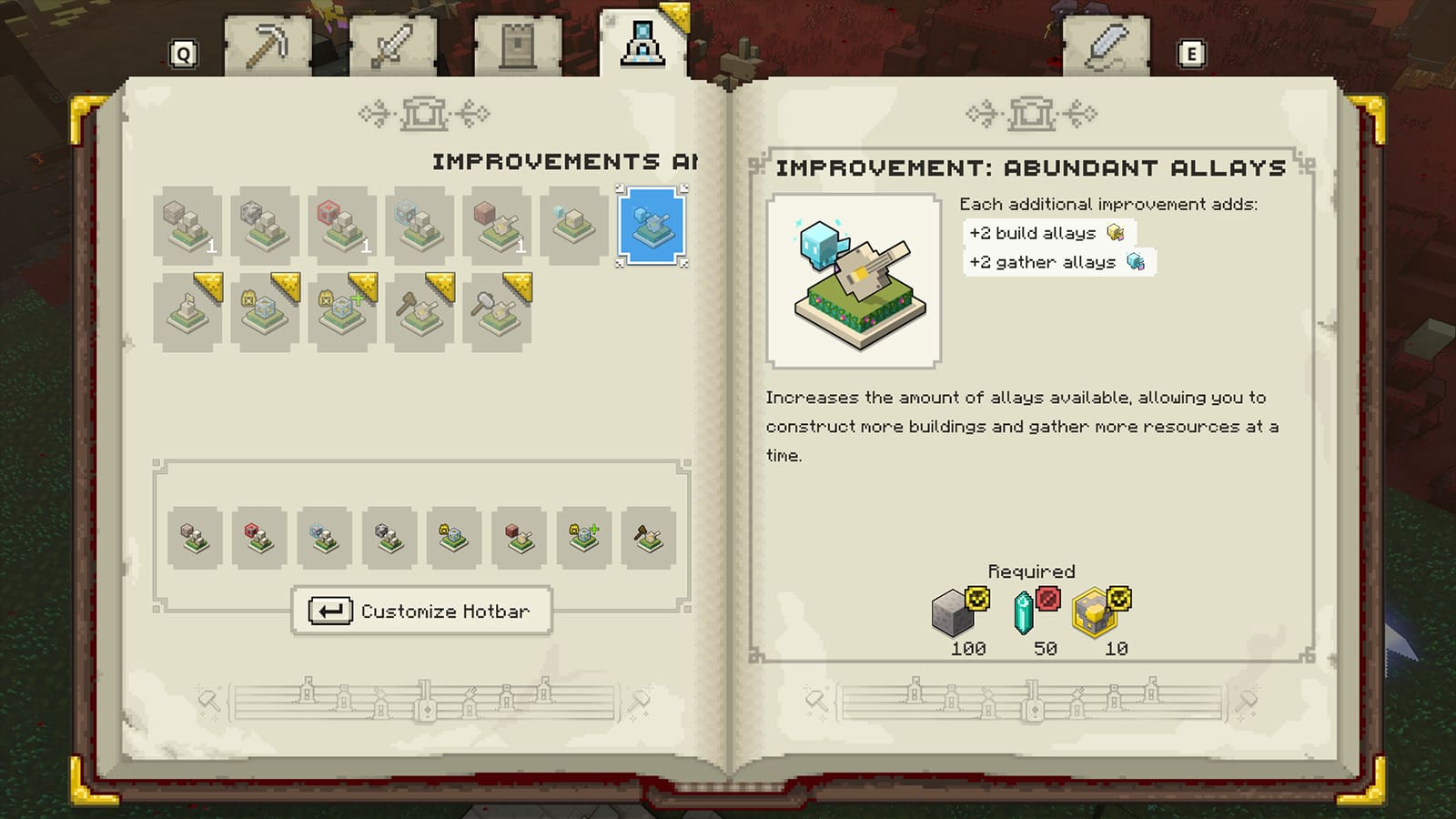Select the brown mud block improvement
This screenshot has height=819, width=1456.
[490, 226]
